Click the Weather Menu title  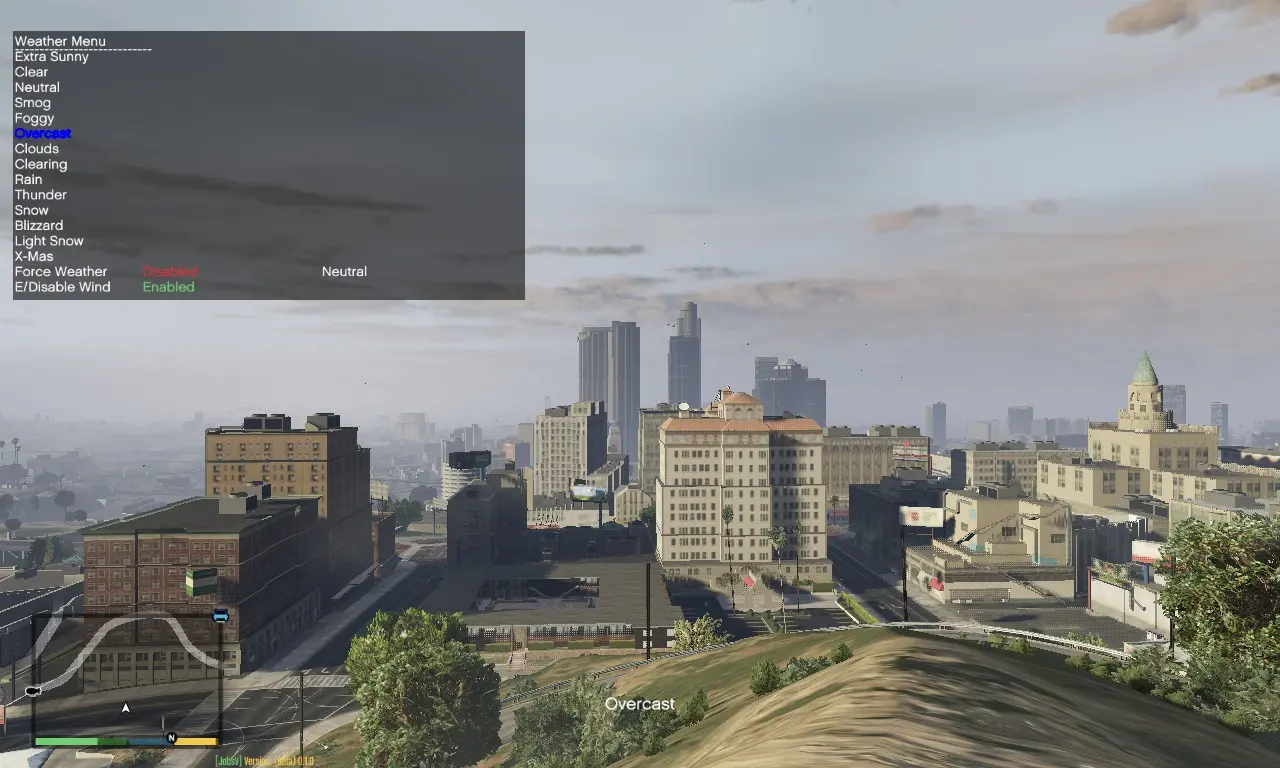pyautogui.click(x=60, y=41)
